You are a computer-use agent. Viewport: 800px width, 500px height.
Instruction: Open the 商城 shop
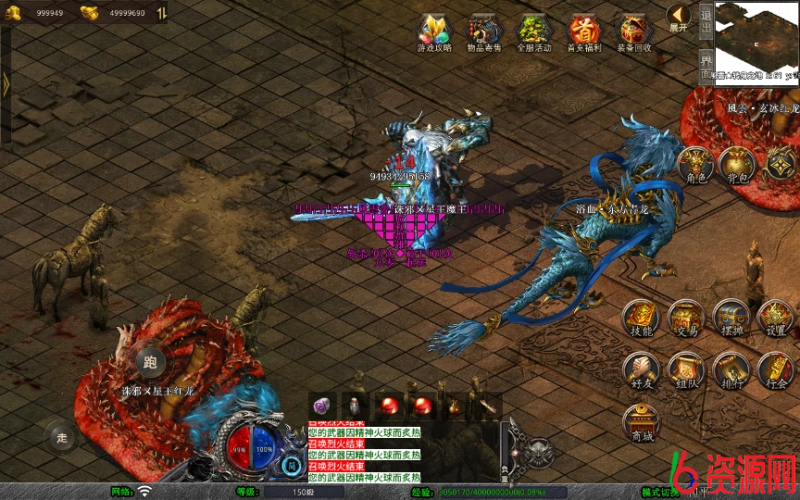(x=641, y=422)
